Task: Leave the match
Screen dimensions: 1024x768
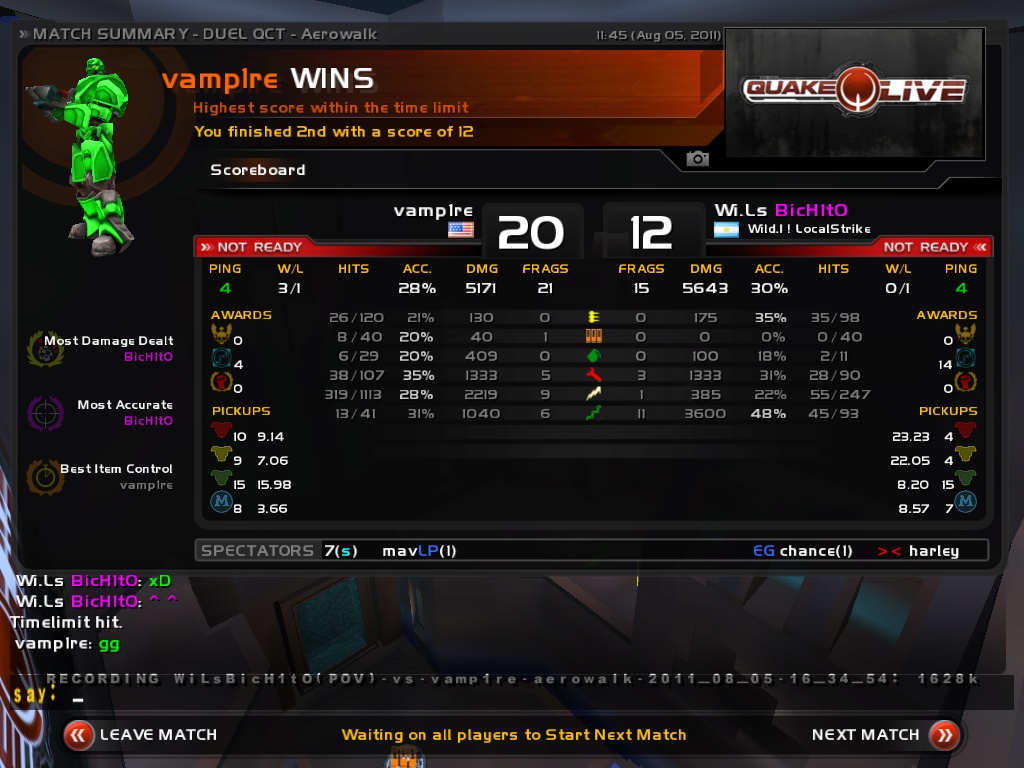Action: 141,735
